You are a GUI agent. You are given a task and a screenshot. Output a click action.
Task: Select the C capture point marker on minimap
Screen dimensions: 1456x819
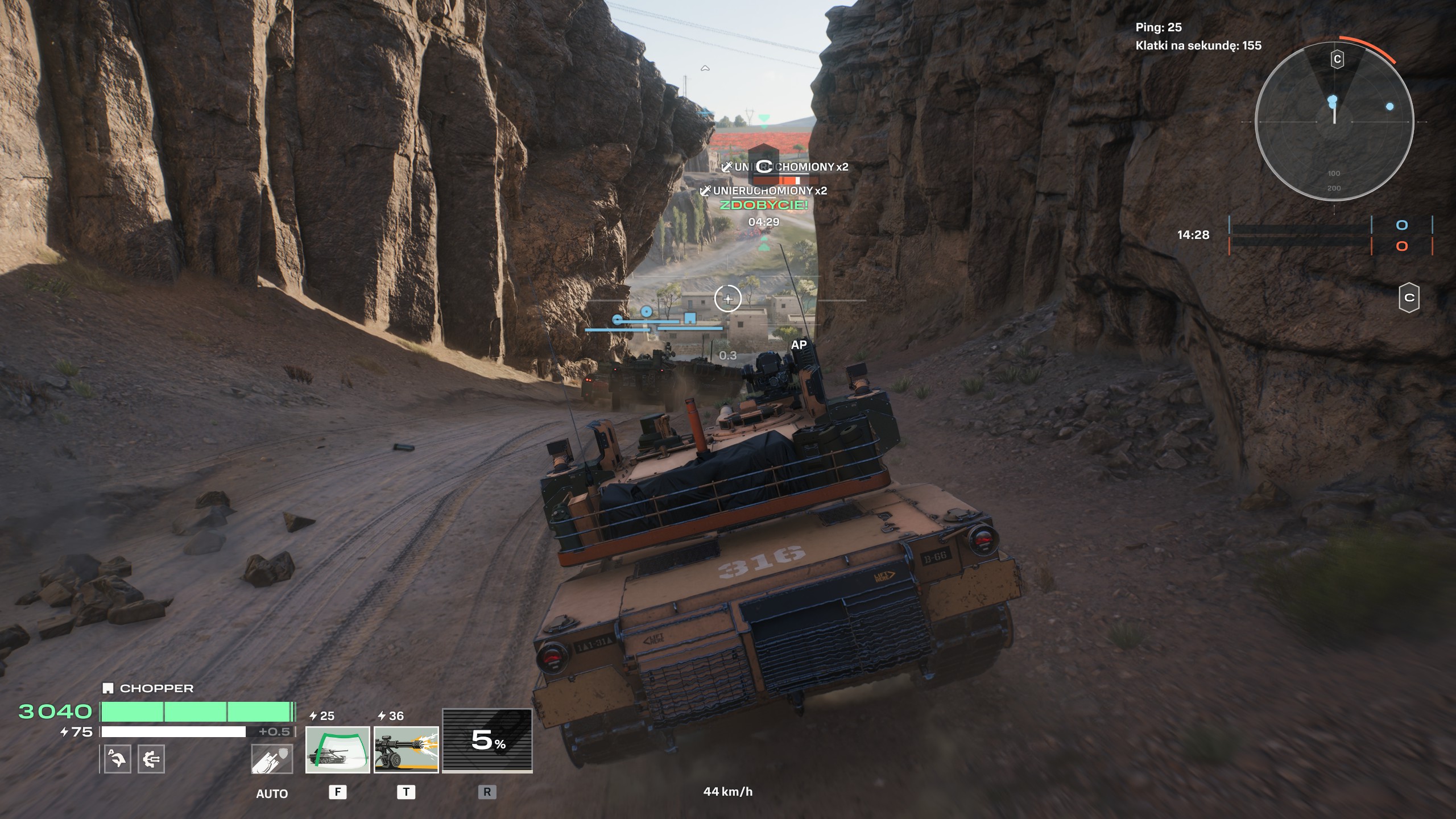click(1337, 59)
